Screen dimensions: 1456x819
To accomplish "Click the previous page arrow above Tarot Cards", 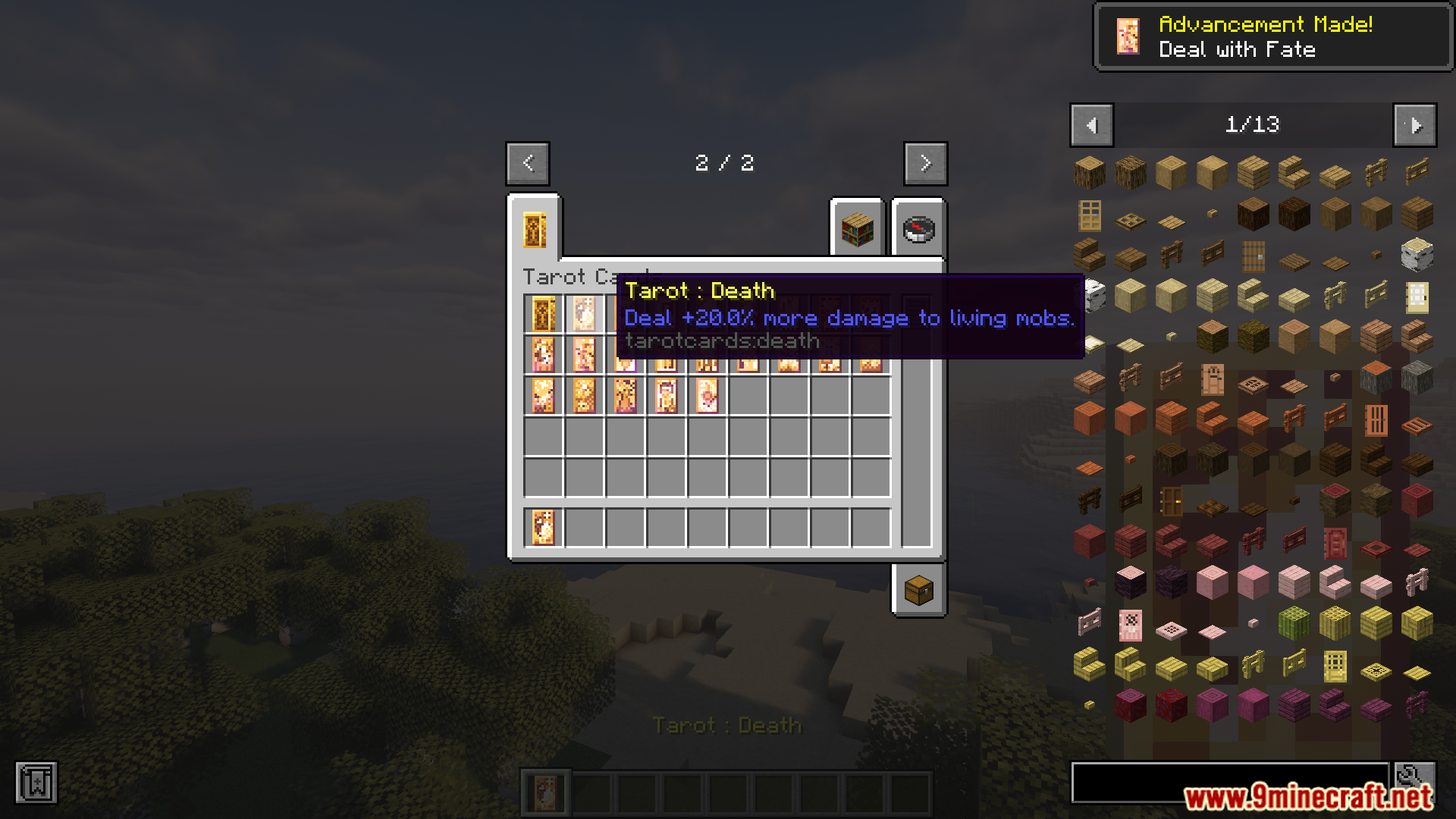I will 528,163.
